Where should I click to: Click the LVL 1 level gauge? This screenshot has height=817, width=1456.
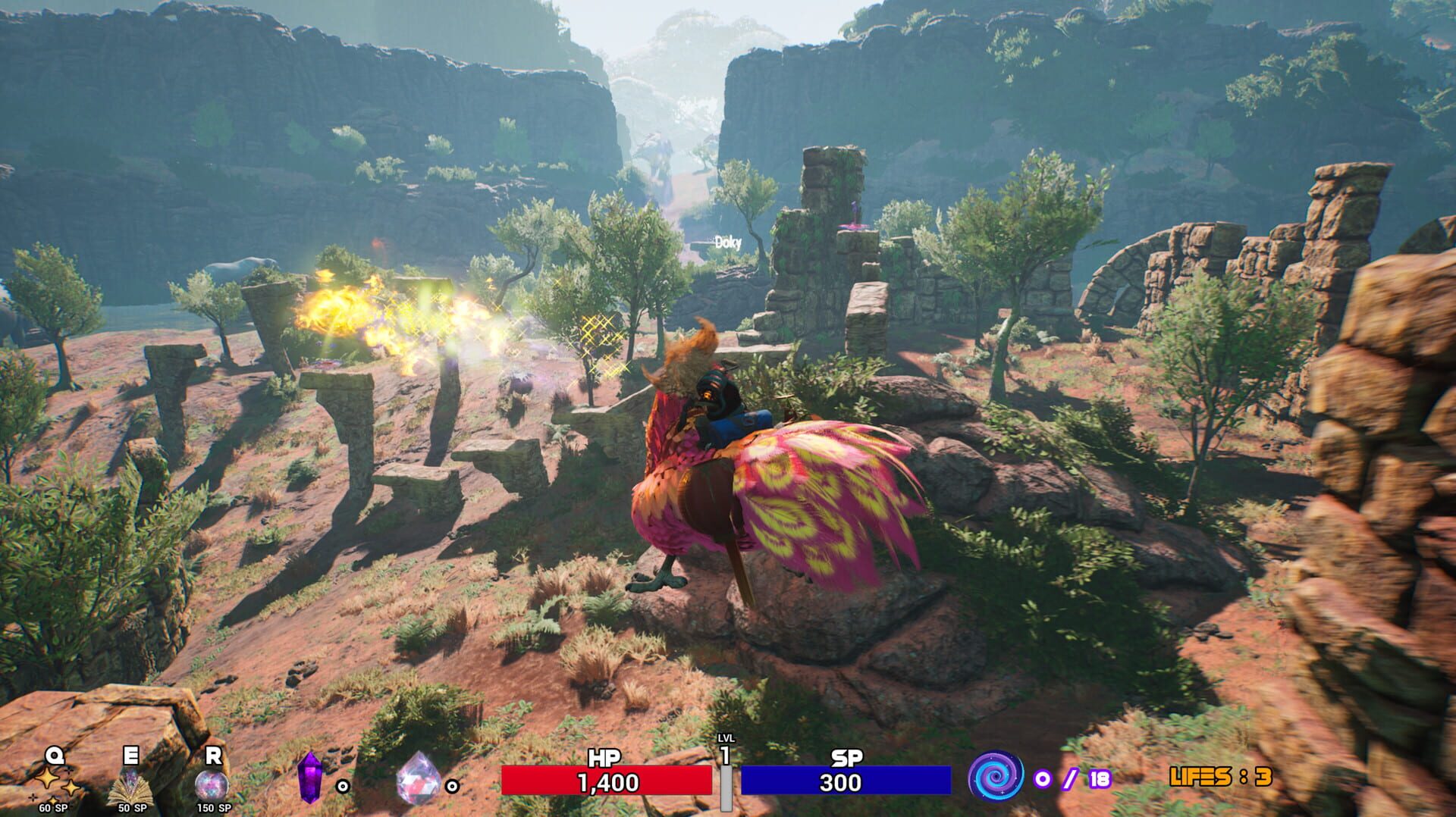[x=726, y=781]
